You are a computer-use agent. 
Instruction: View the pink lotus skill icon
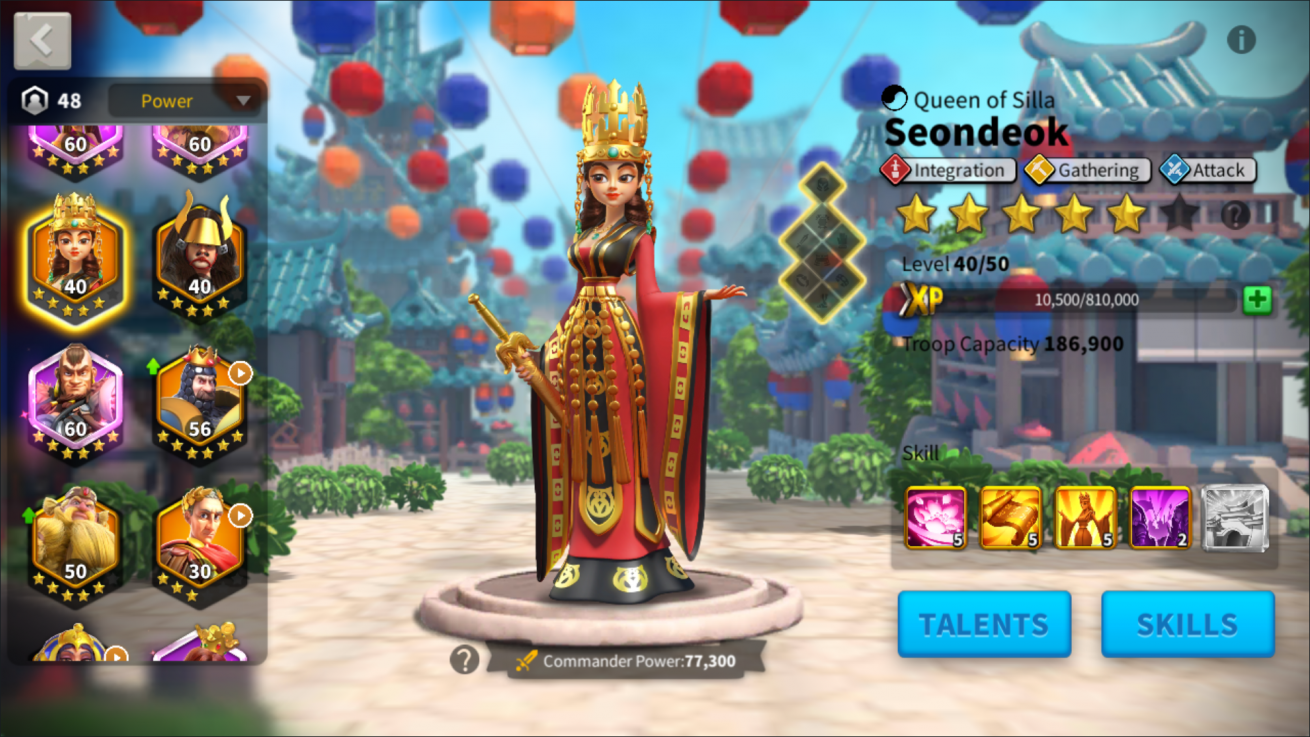click(936, 518)
